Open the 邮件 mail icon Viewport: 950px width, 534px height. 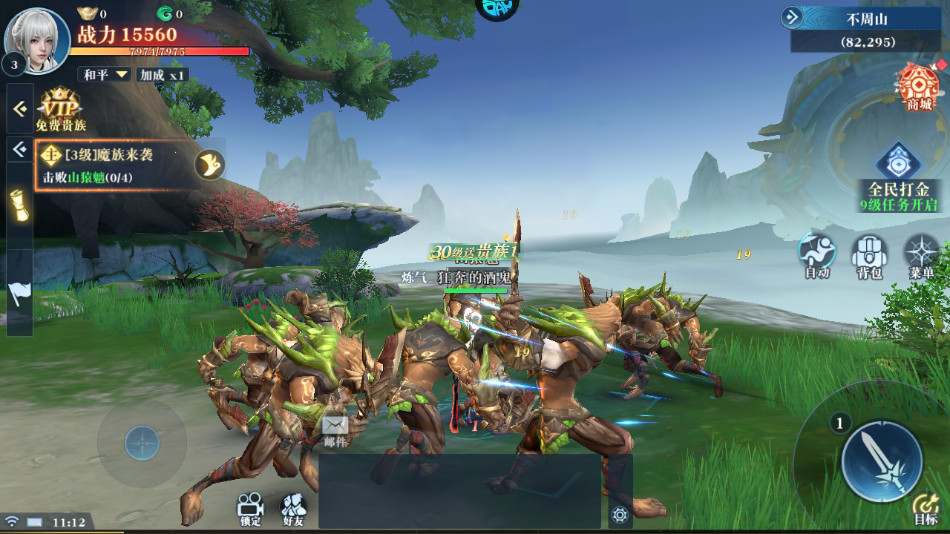(336, 430)
